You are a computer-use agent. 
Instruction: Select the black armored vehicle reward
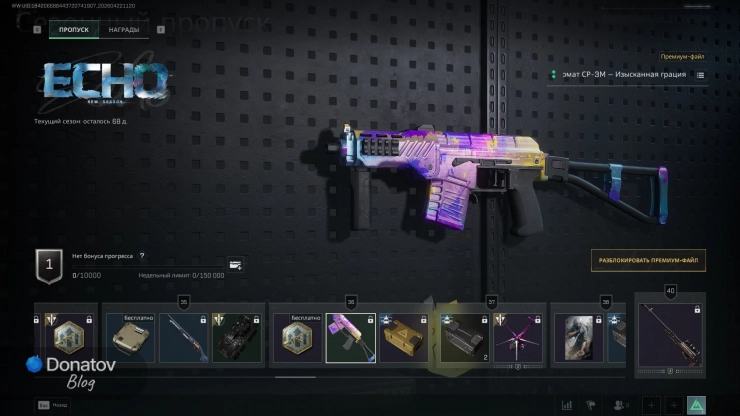tap(238, 337)
